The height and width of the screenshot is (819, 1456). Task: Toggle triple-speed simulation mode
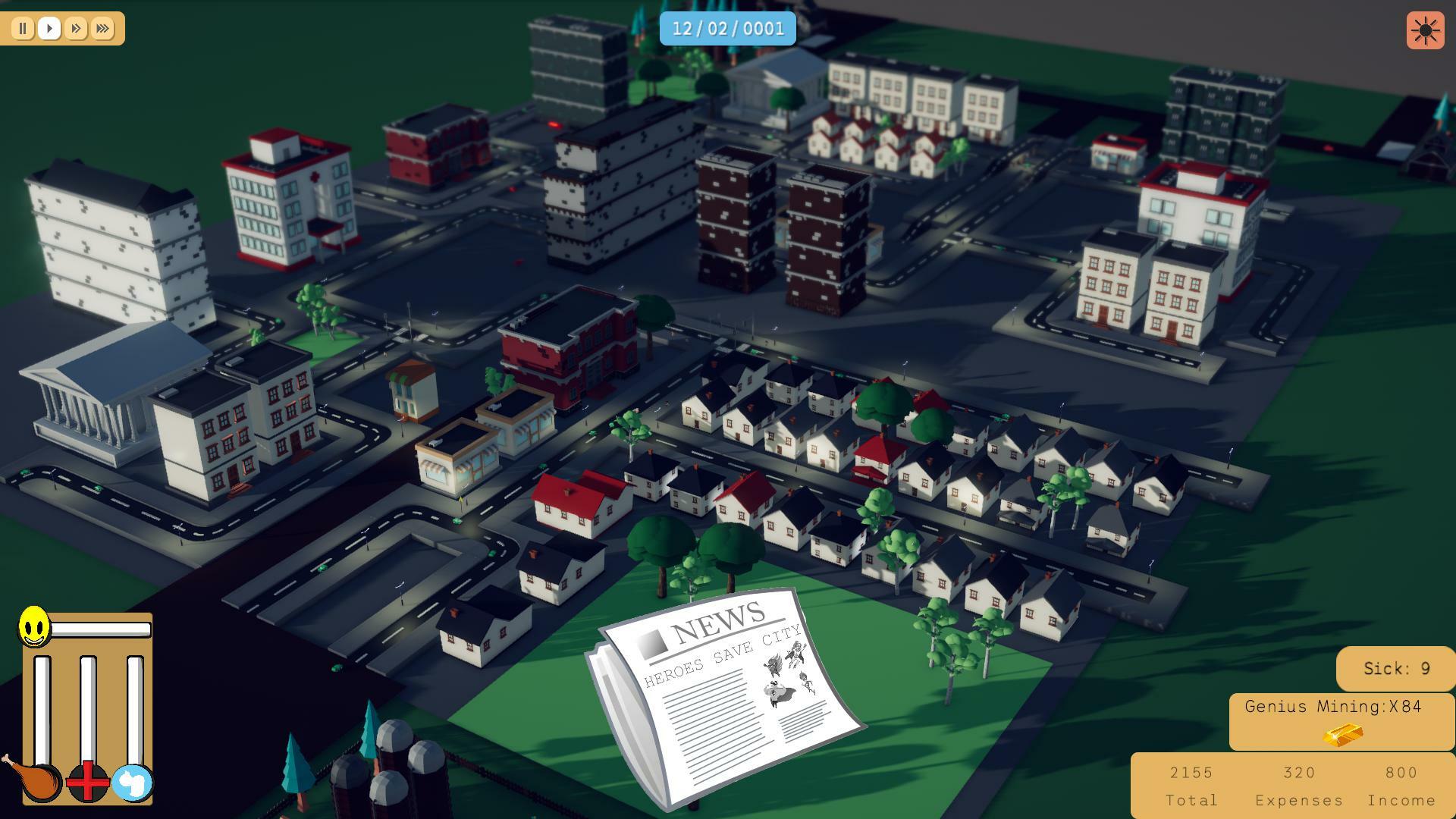(101, 29)
